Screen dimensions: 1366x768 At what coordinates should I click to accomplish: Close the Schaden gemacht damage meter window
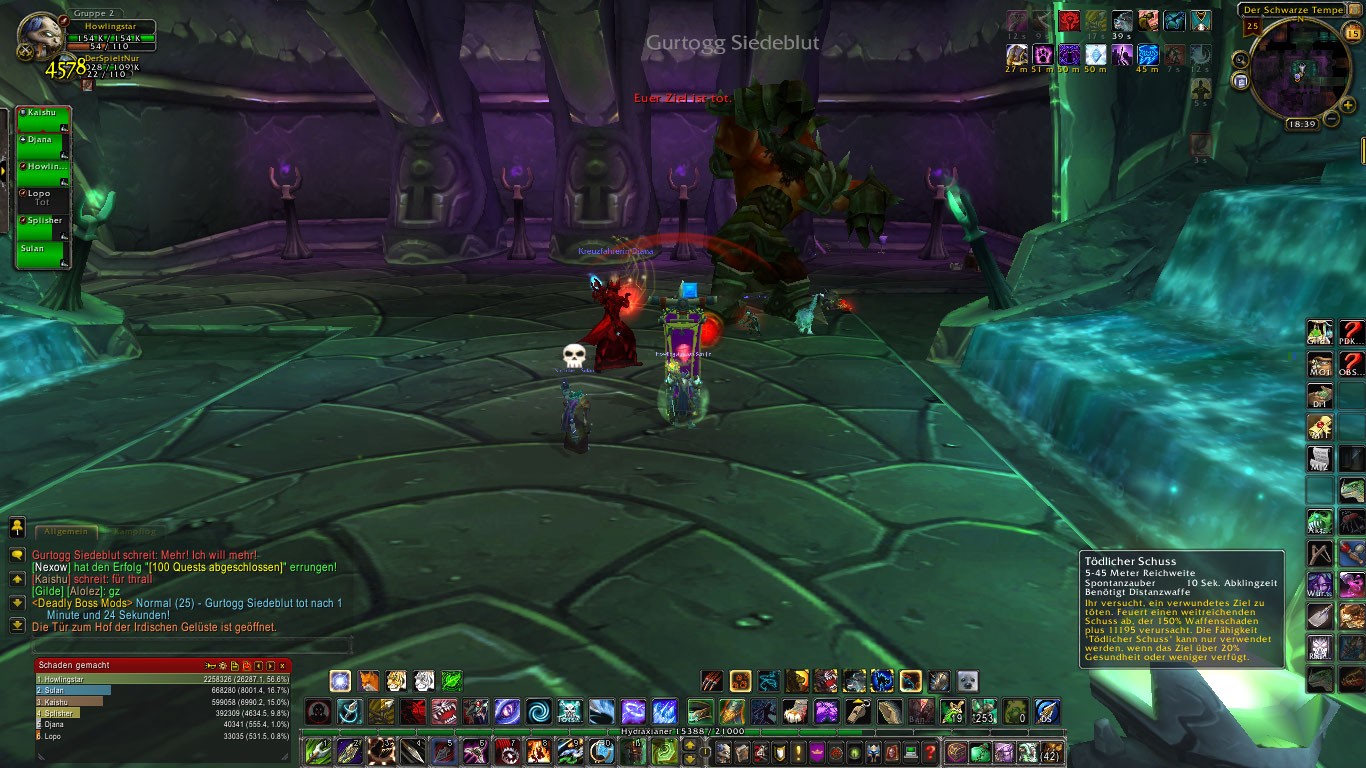click(283, 665)
